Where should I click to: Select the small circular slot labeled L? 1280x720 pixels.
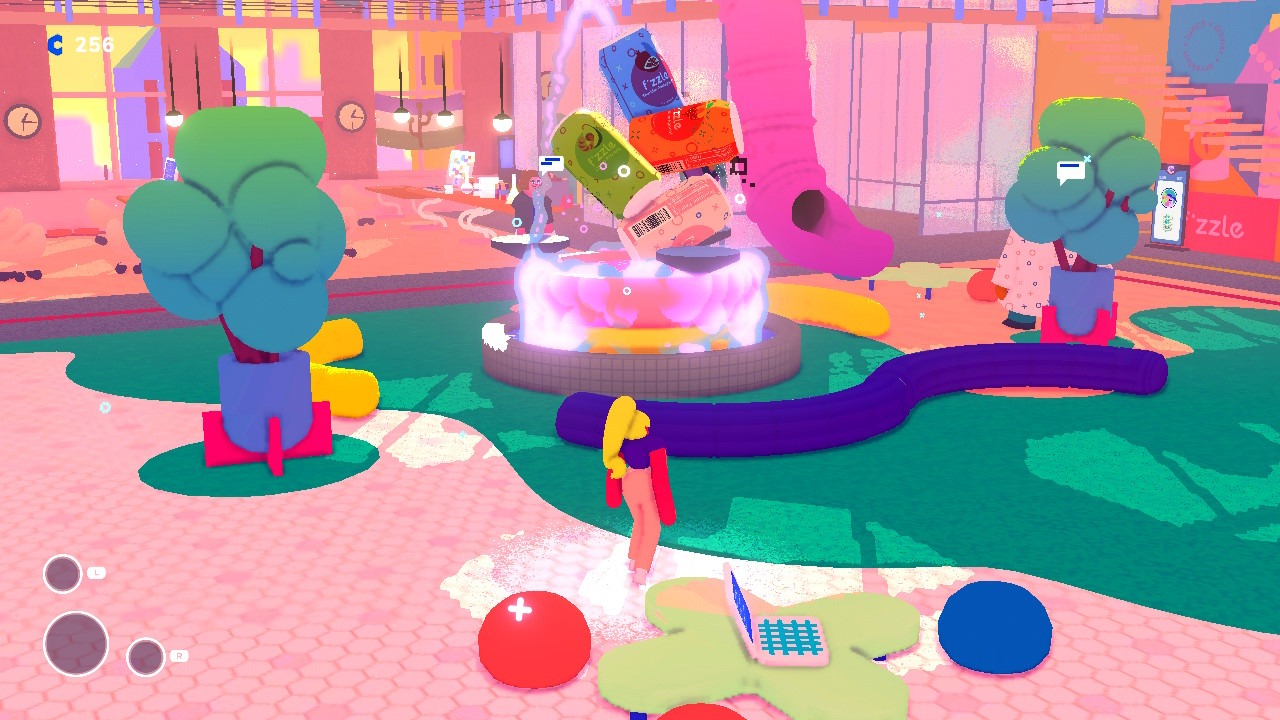pos(62,574)
